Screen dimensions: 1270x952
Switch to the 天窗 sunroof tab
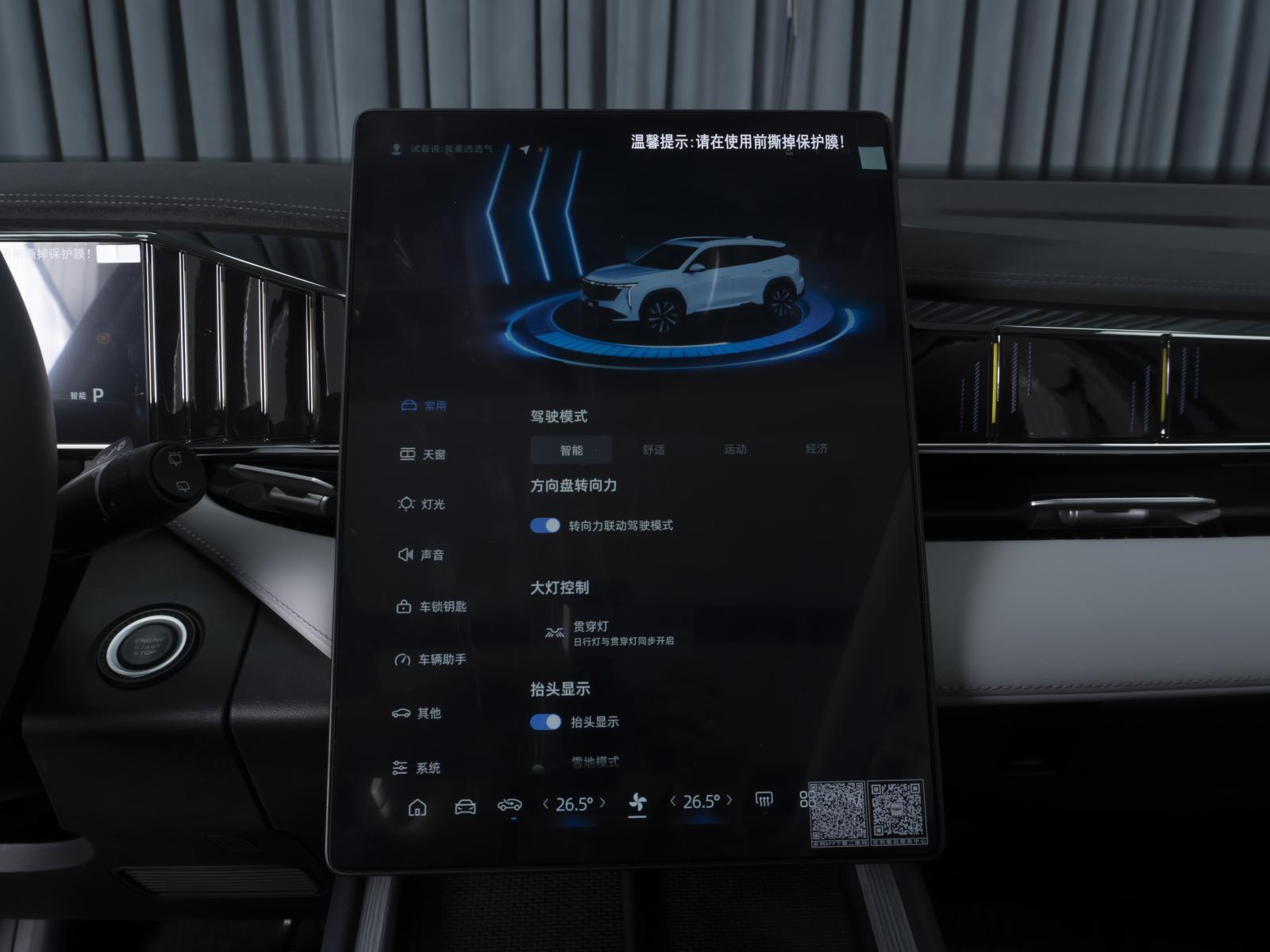point(423,455)
